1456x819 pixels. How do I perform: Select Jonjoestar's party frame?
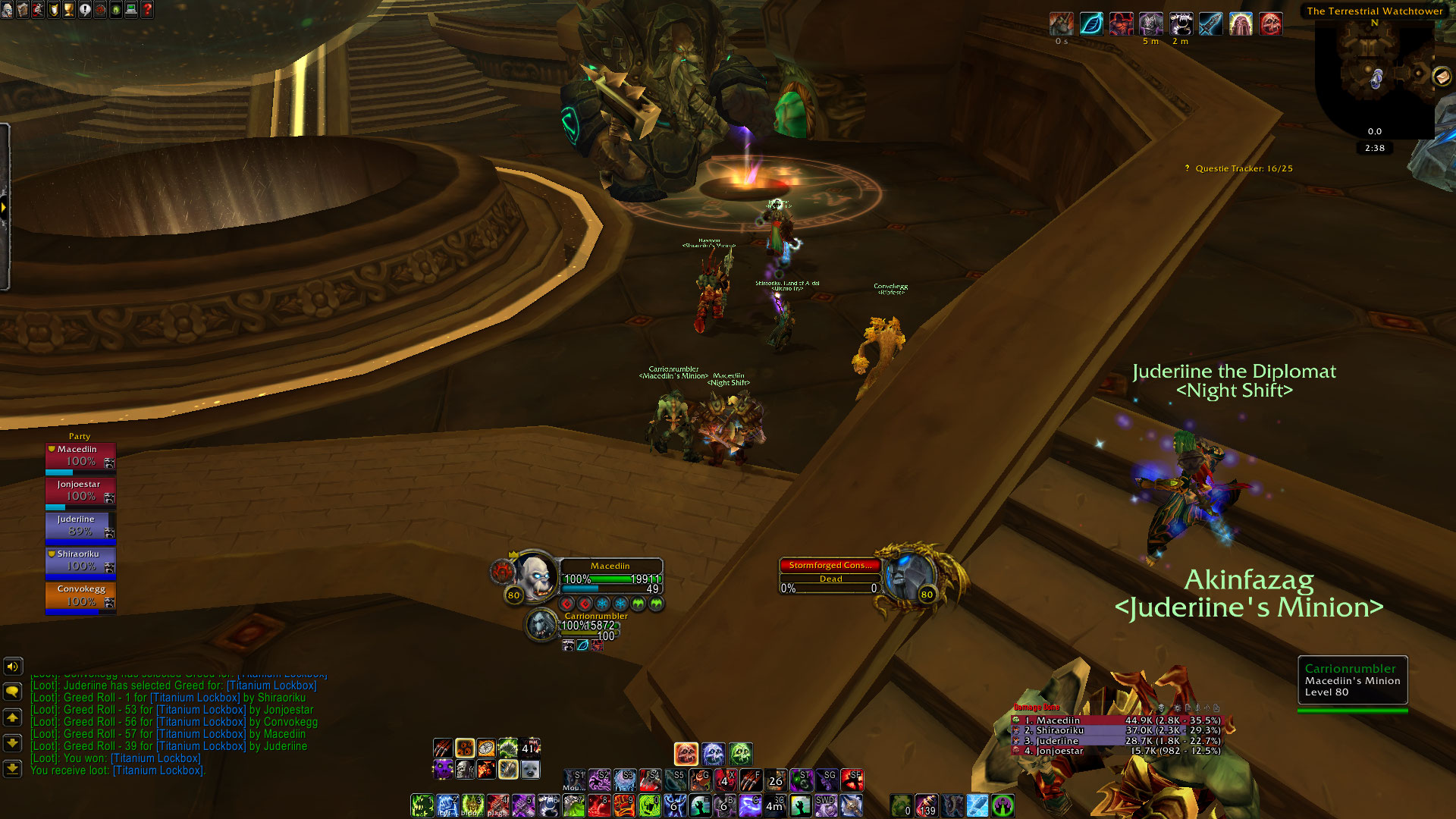(x=80, y=491)
